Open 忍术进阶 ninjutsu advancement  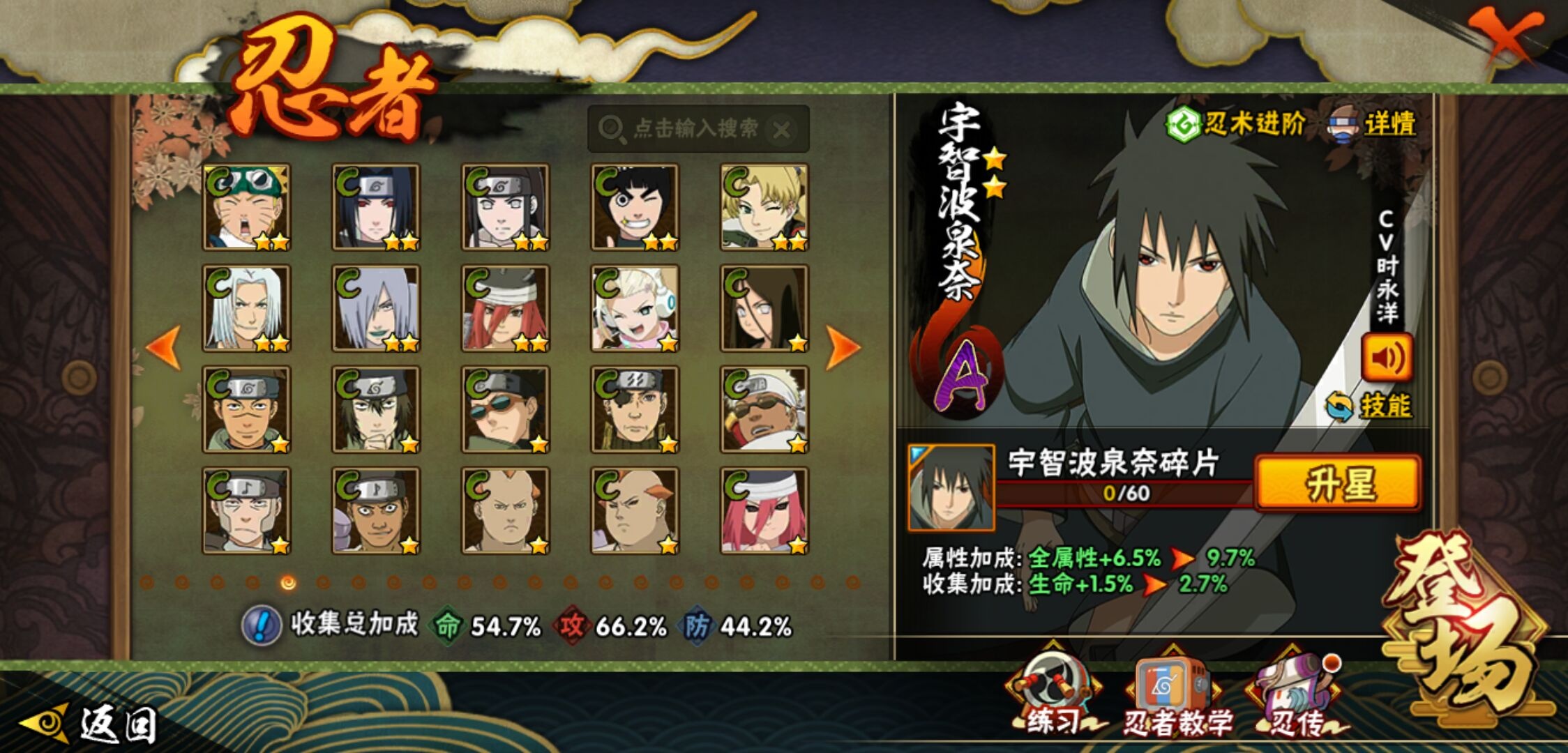1236,125
